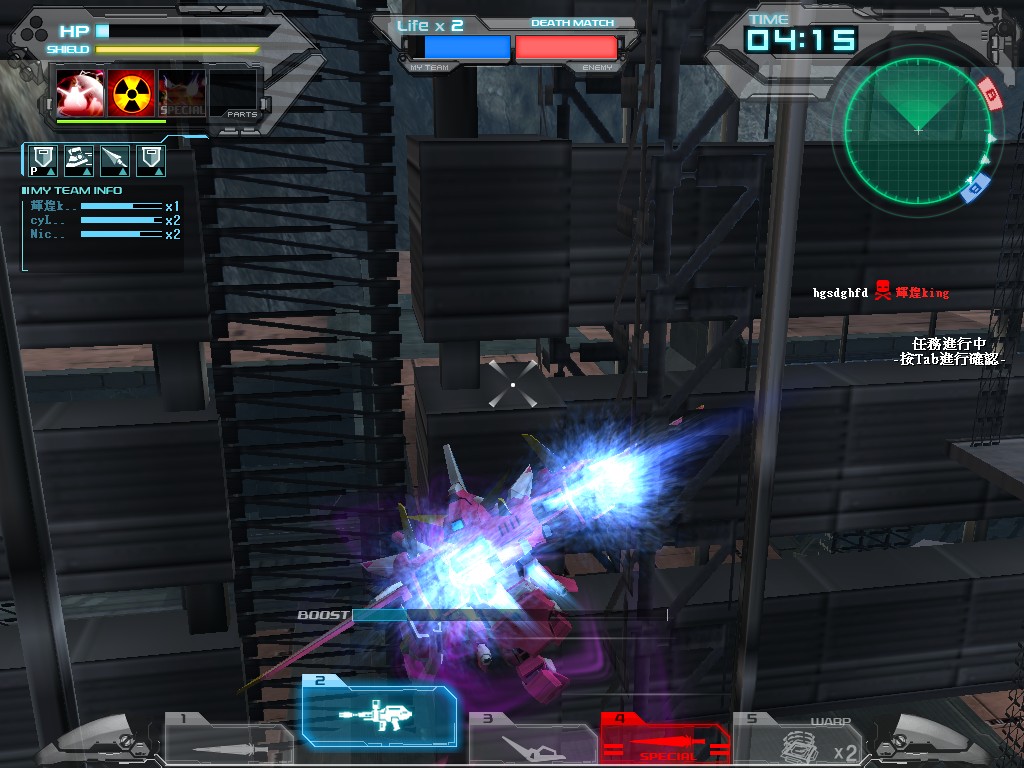Open the empty PARTS slot
This screenshot has width=1024, height=768.
tap(234, 93)
